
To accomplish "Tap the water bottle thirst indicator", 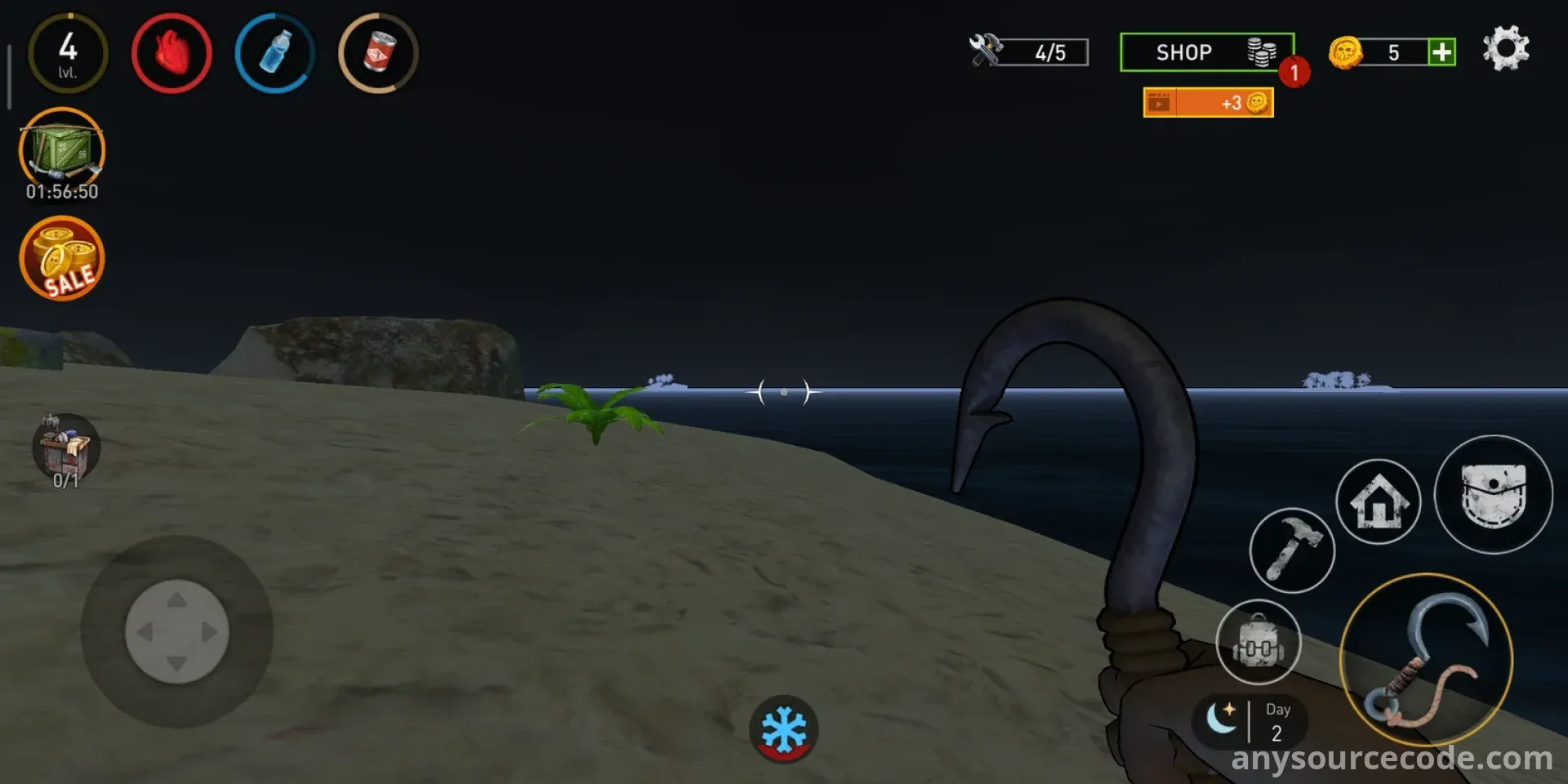I will 275,54.
